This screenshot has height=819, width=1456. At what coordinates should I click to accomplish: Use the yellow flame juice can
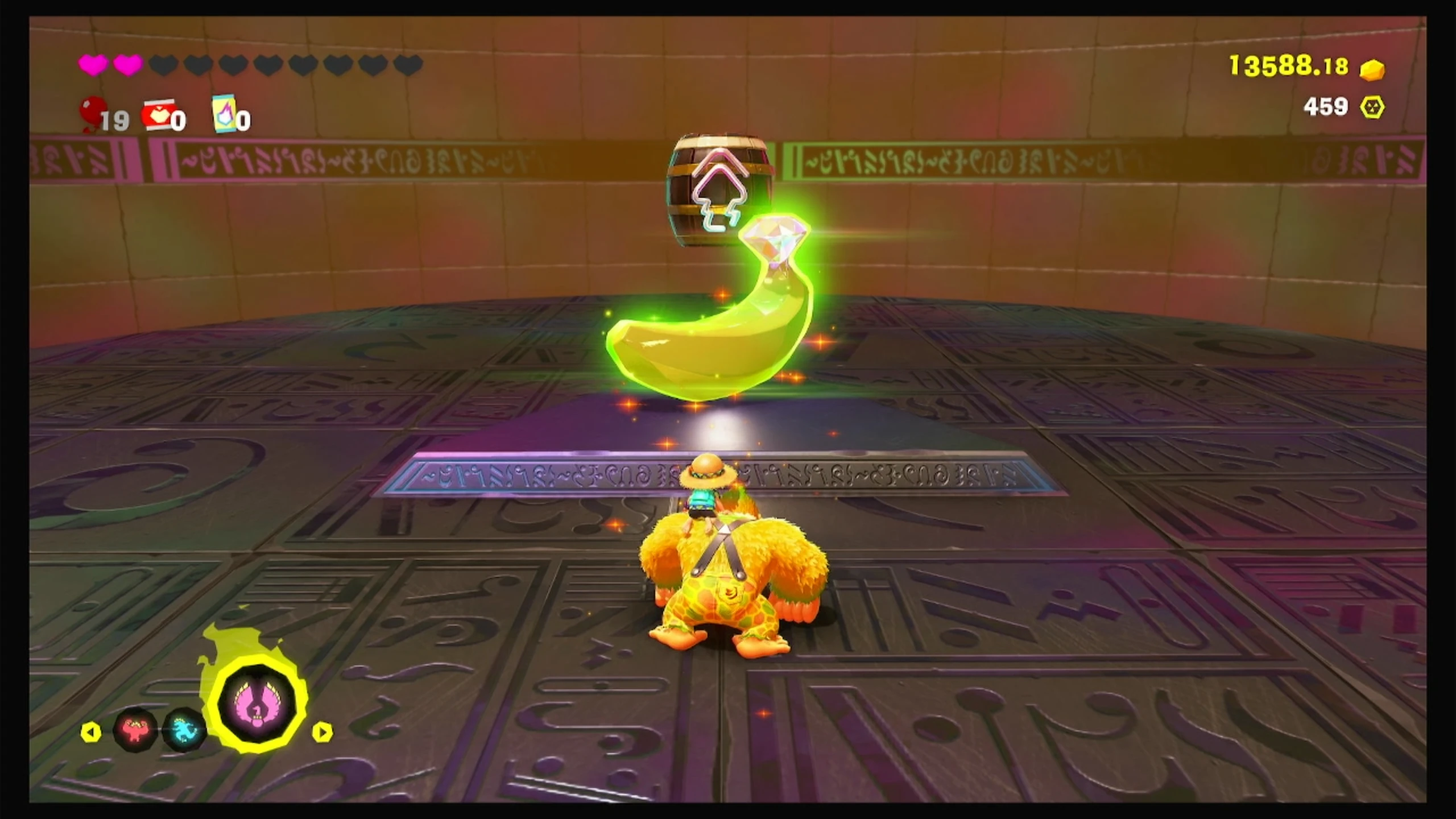click(224, 114)
